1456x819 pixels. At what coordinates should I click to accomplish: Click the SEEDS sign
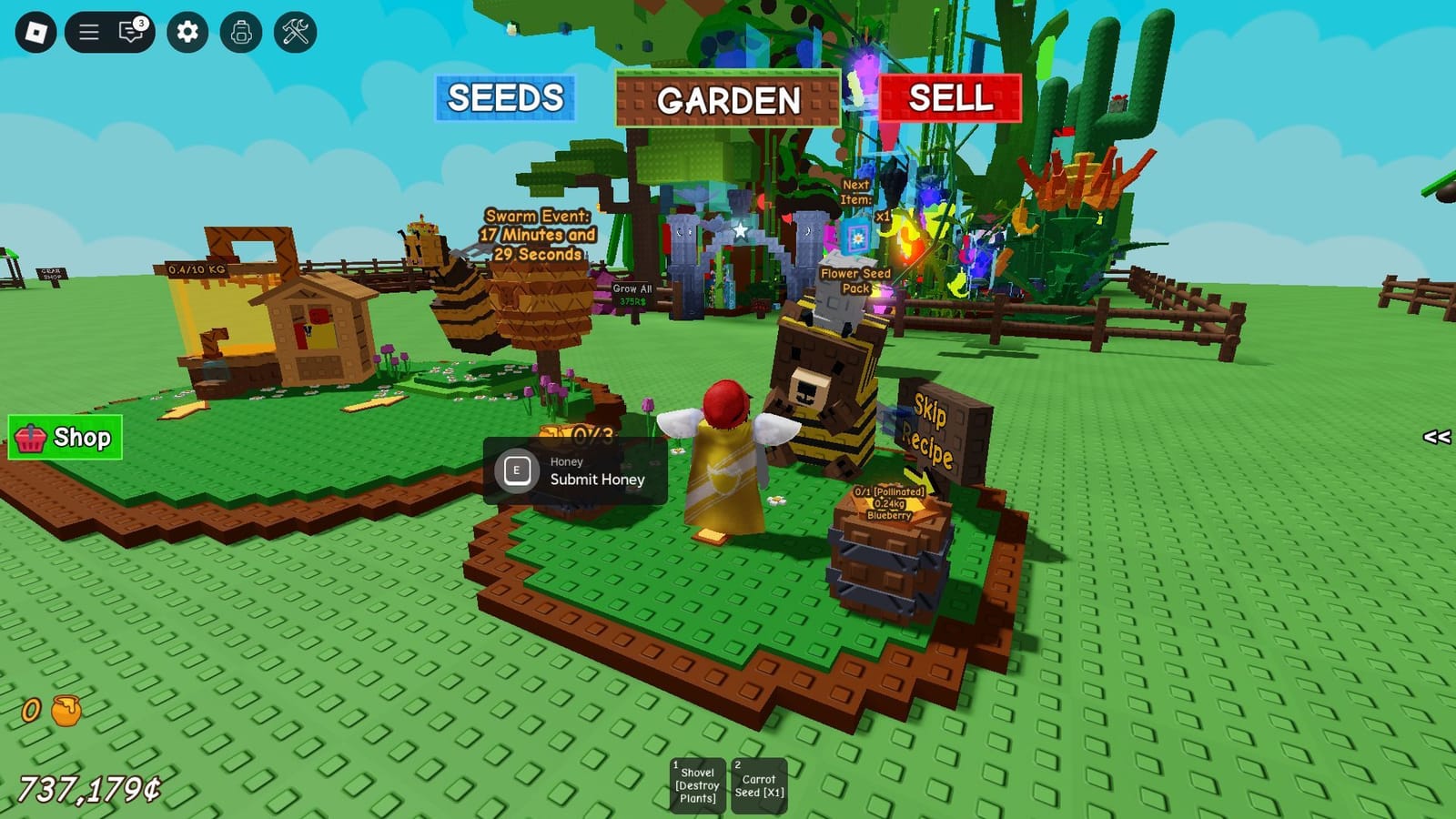[x=507, y=98]
